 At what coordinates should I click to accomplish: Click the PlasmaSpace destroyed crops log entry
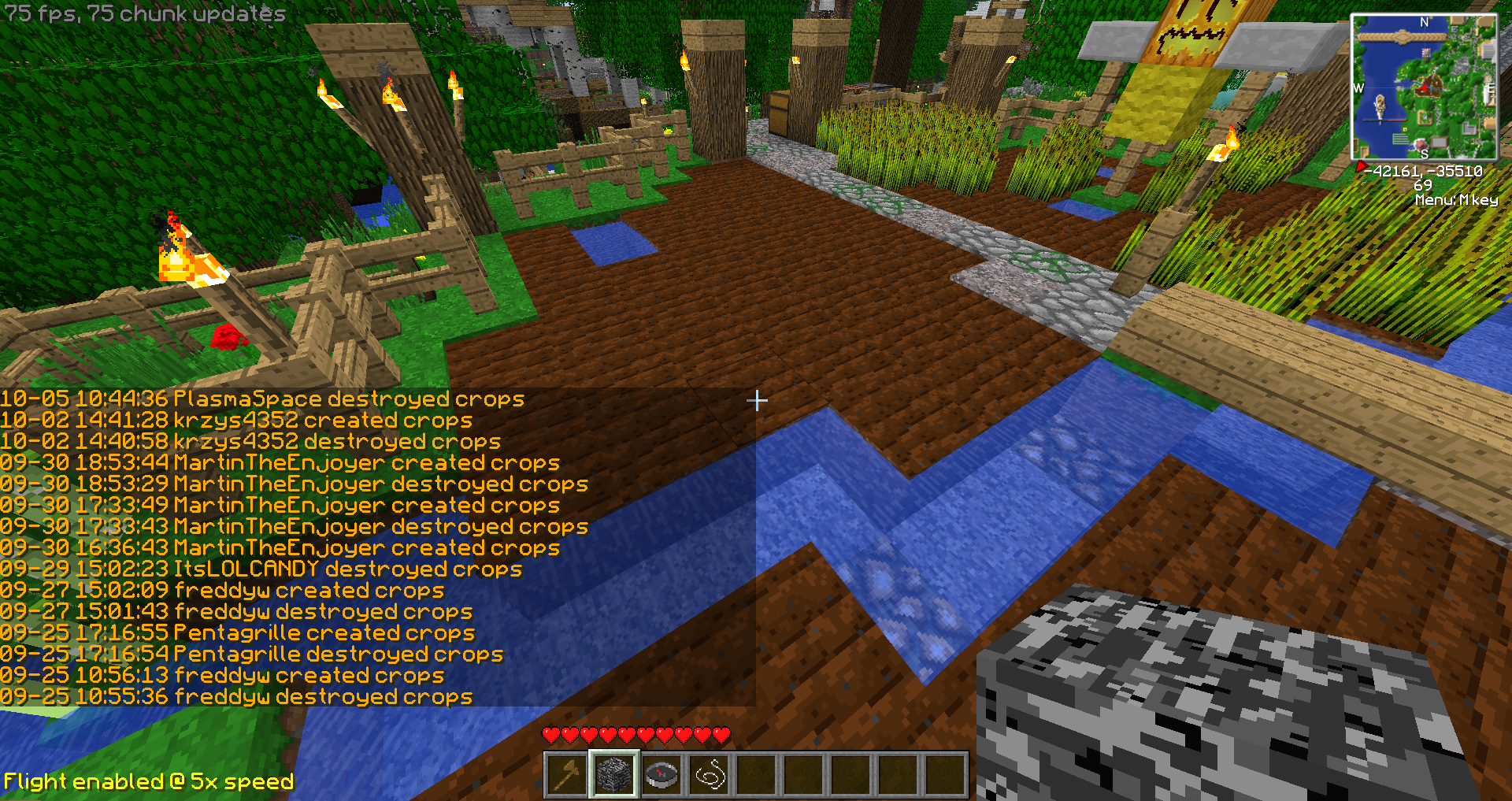(x=262, y=399)
